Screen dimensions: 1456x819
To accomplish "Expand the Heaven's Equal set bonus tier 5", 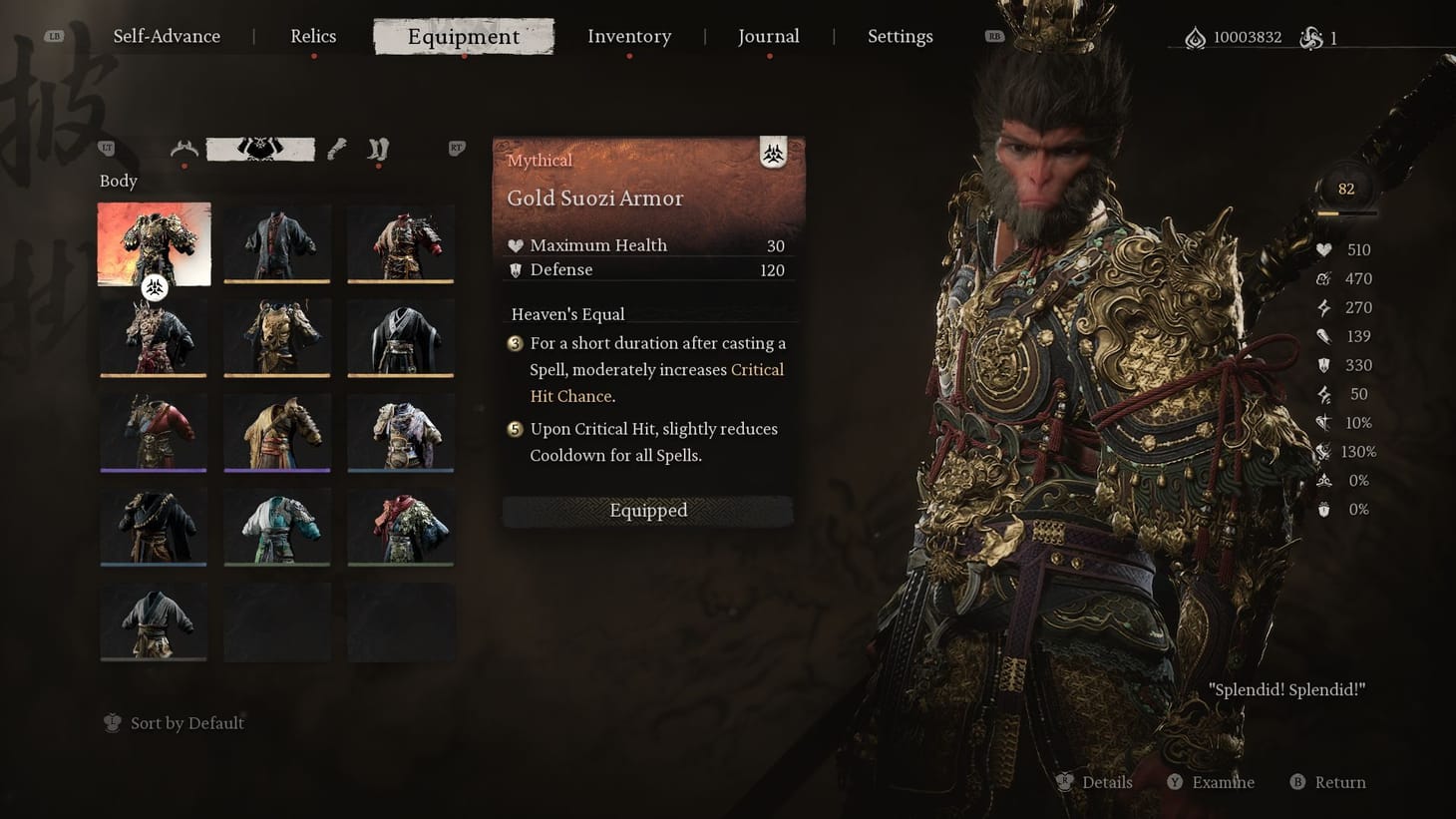I will click(x=514, y=429).
